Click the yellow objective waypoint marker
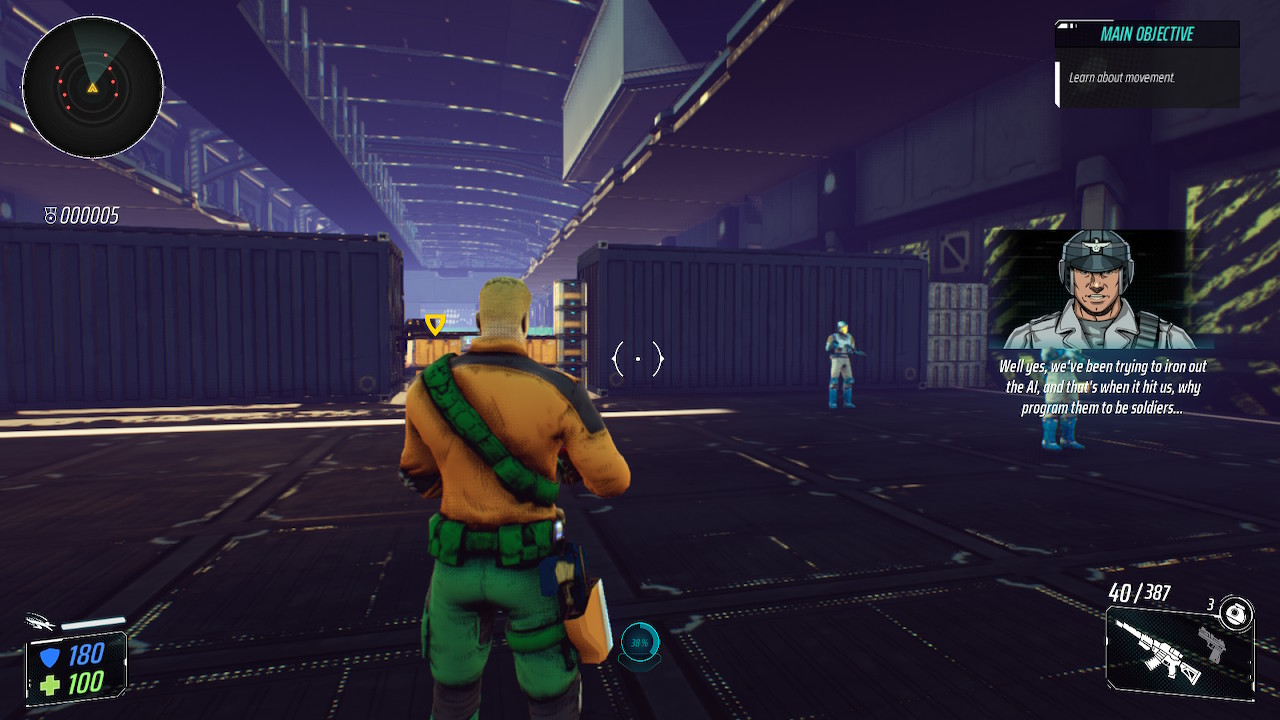 click(x=434, y=324)
